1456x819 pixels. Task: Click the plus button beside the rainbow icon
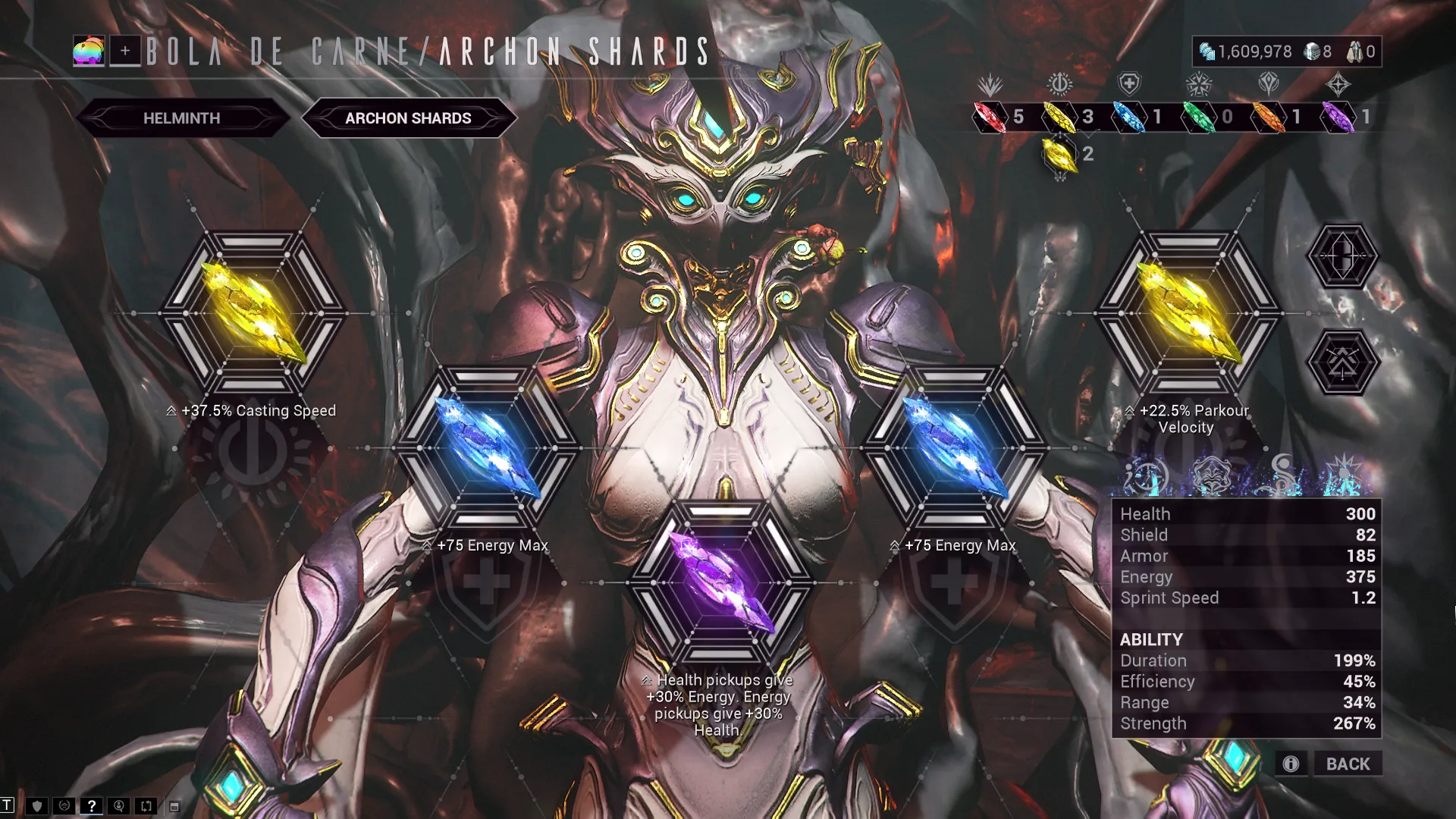(x=125, y=52)
